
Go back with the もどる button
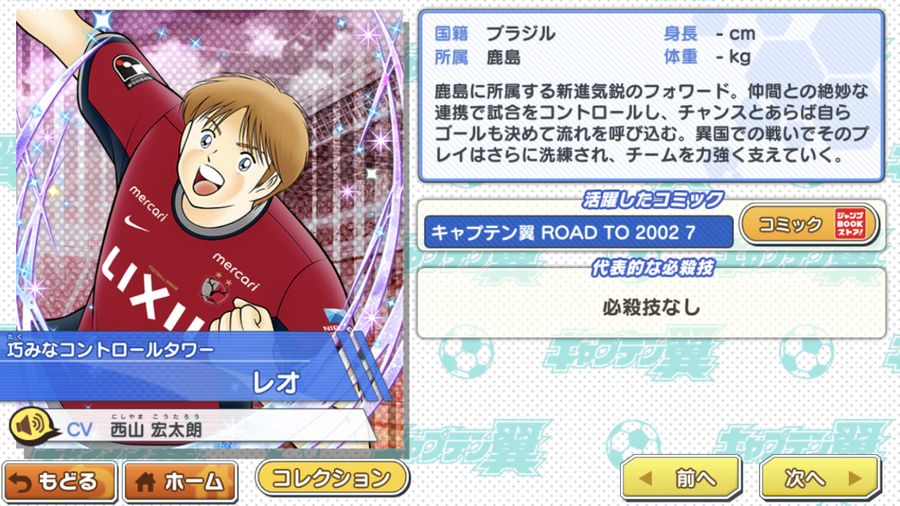pyautogui.click(x=59, y=481)
